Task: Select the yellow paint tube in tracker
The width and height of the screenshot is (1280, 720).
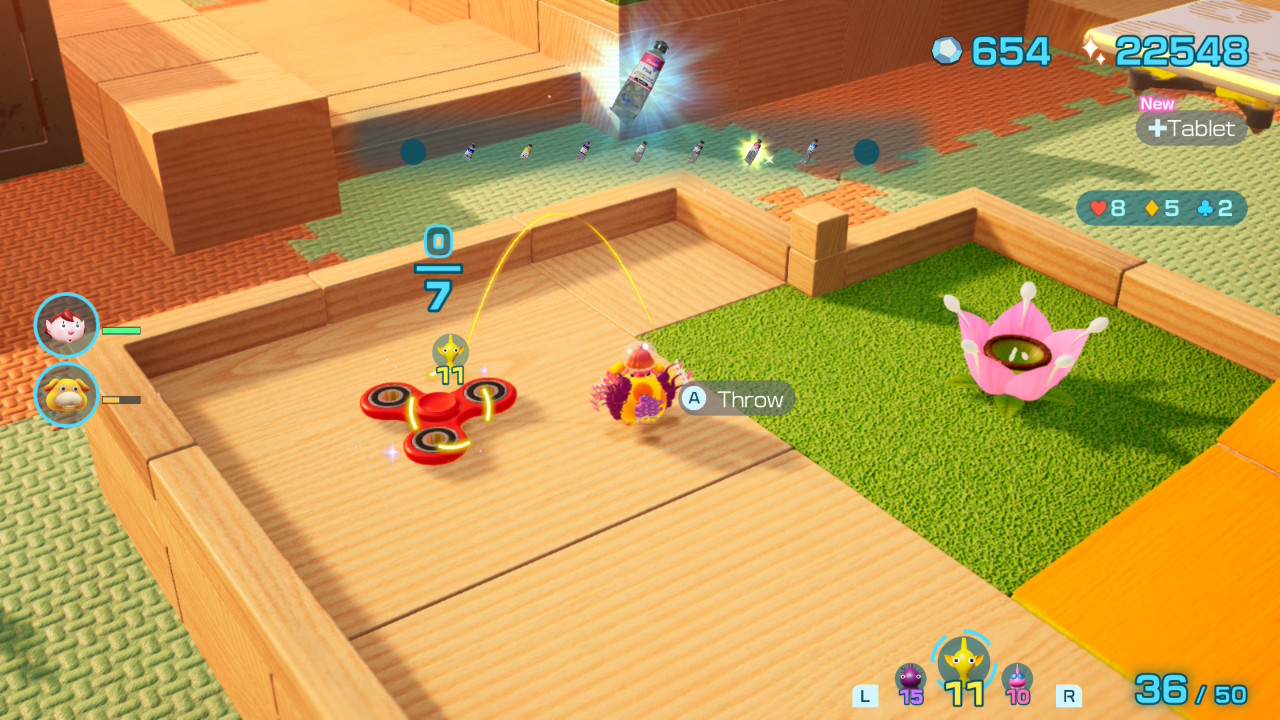Action: pyautogui.click(x=526, y=152)
